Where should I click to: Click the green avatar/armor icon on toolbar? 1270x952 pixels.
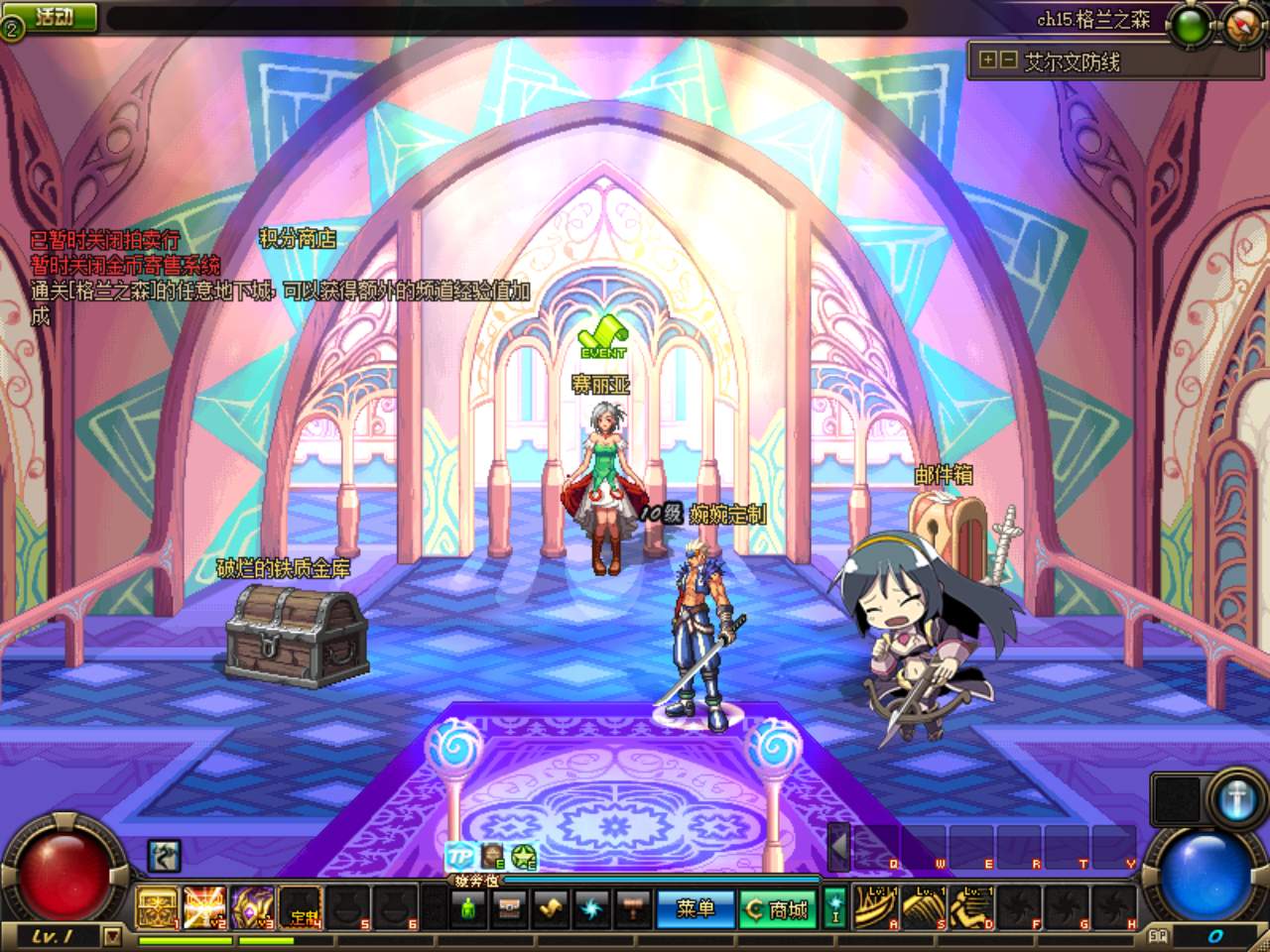tap(470, 908)
